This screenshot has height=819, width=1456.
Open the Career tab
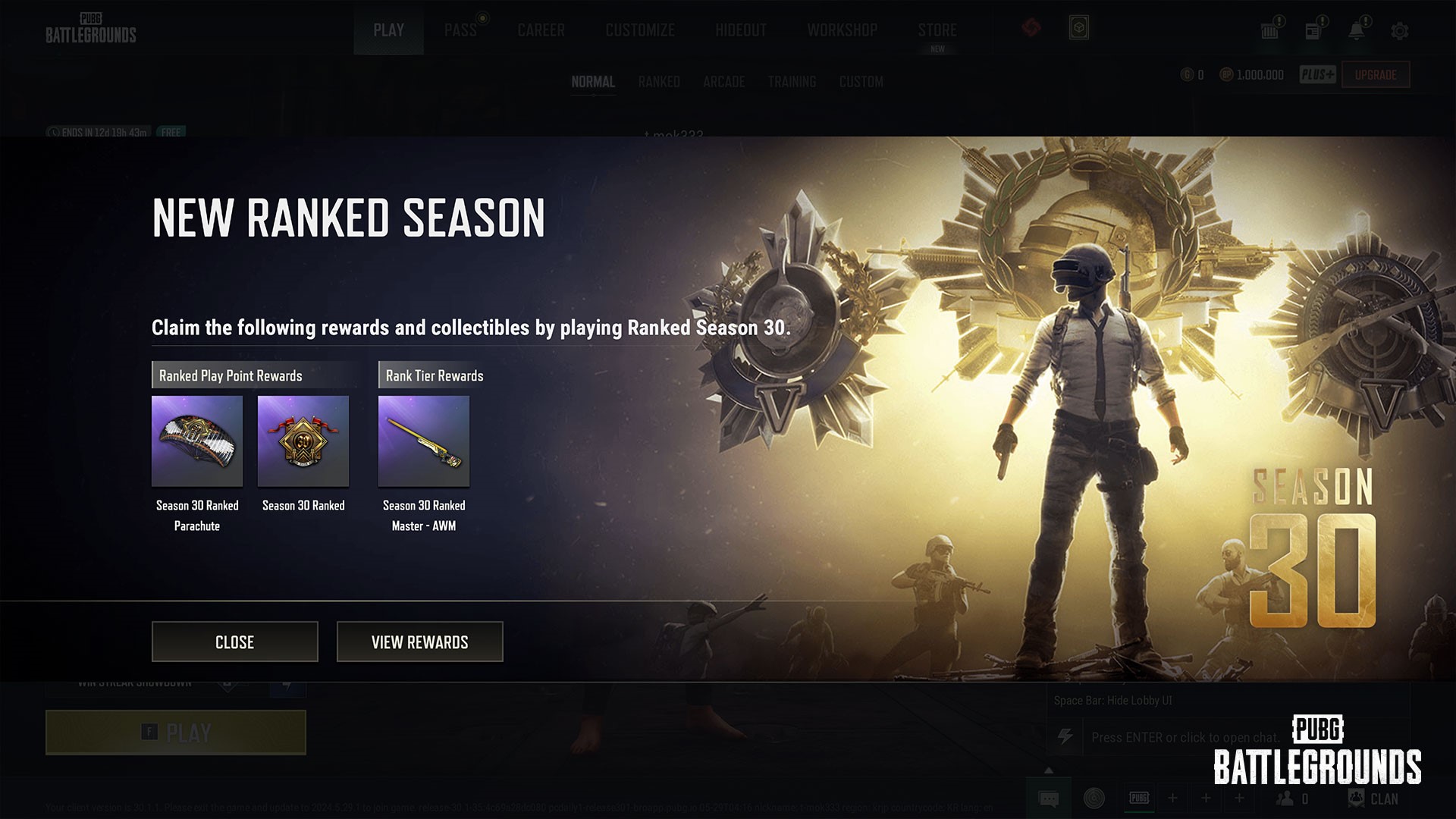point(541,30)
